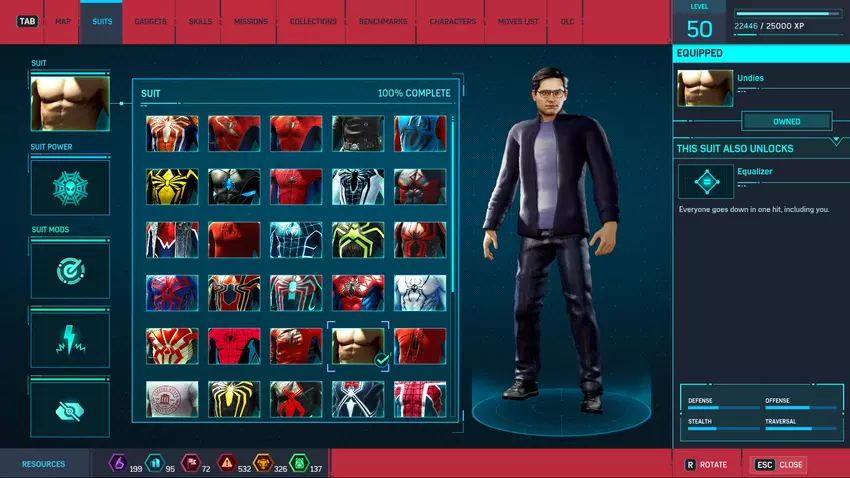
Task: Open the DLC tab
Action: tap(567, 21)
